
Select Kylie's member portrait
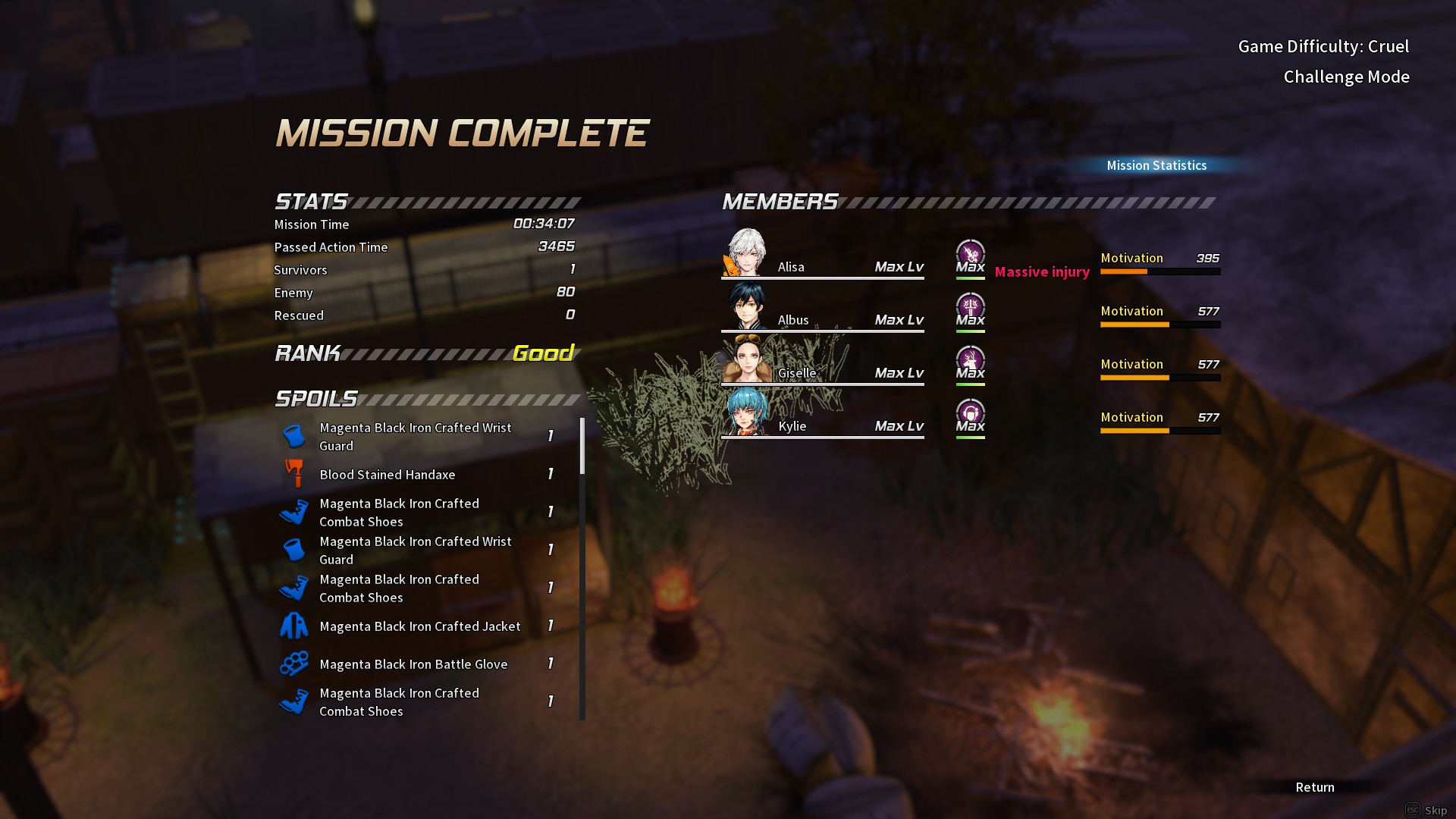[x=747, y=413]
